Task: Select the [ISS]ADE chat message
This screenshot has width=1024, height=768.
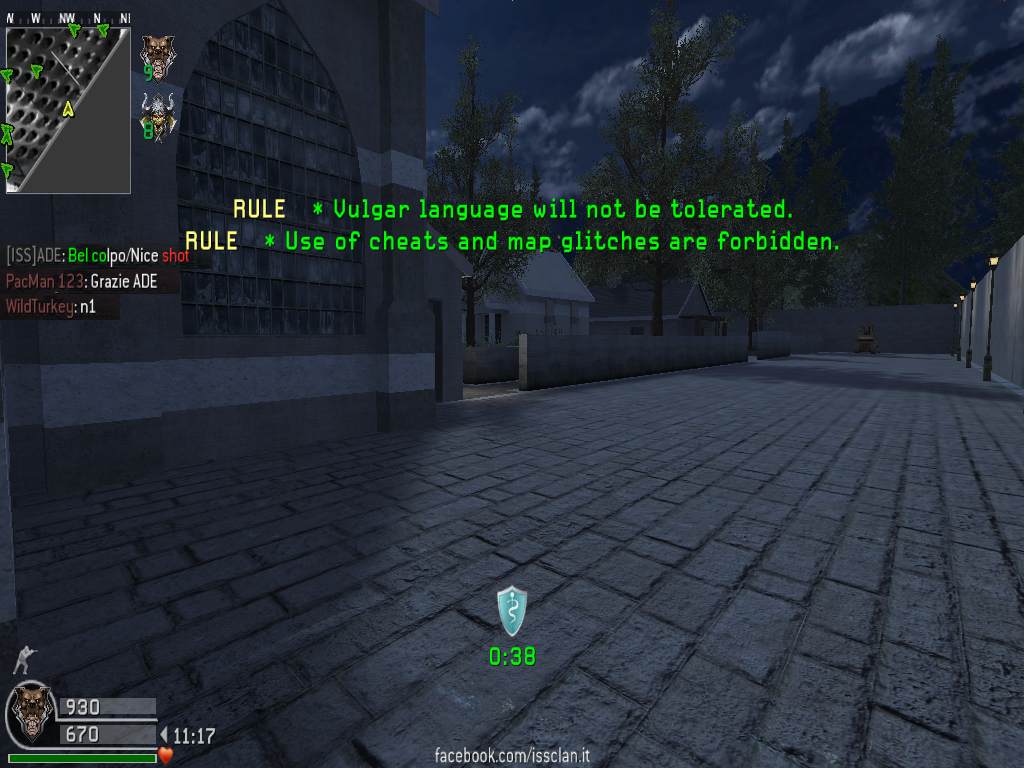Action: click(97, 256)
